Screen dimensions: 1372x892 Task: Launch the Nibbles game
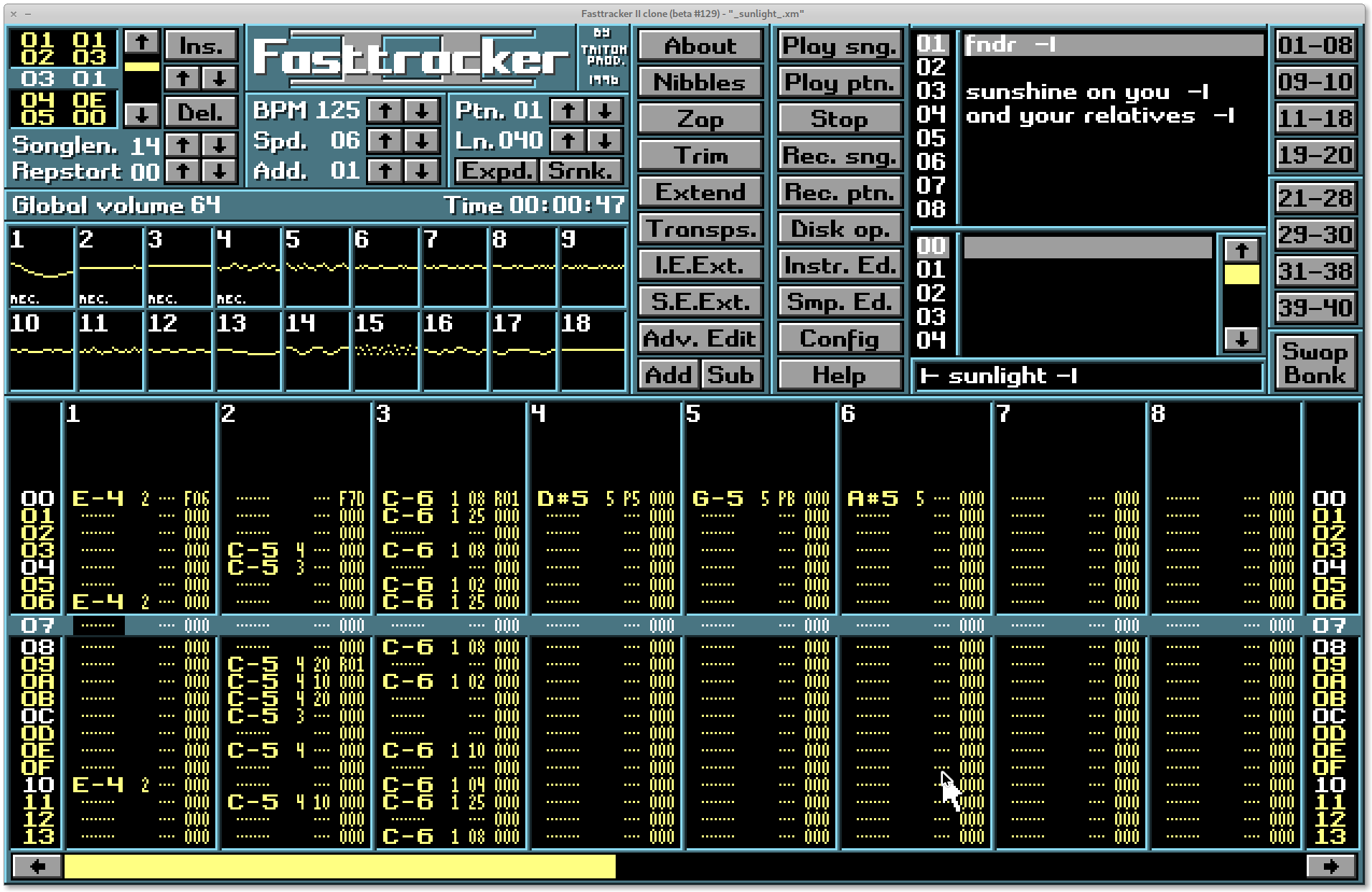(x=698, y=82)
